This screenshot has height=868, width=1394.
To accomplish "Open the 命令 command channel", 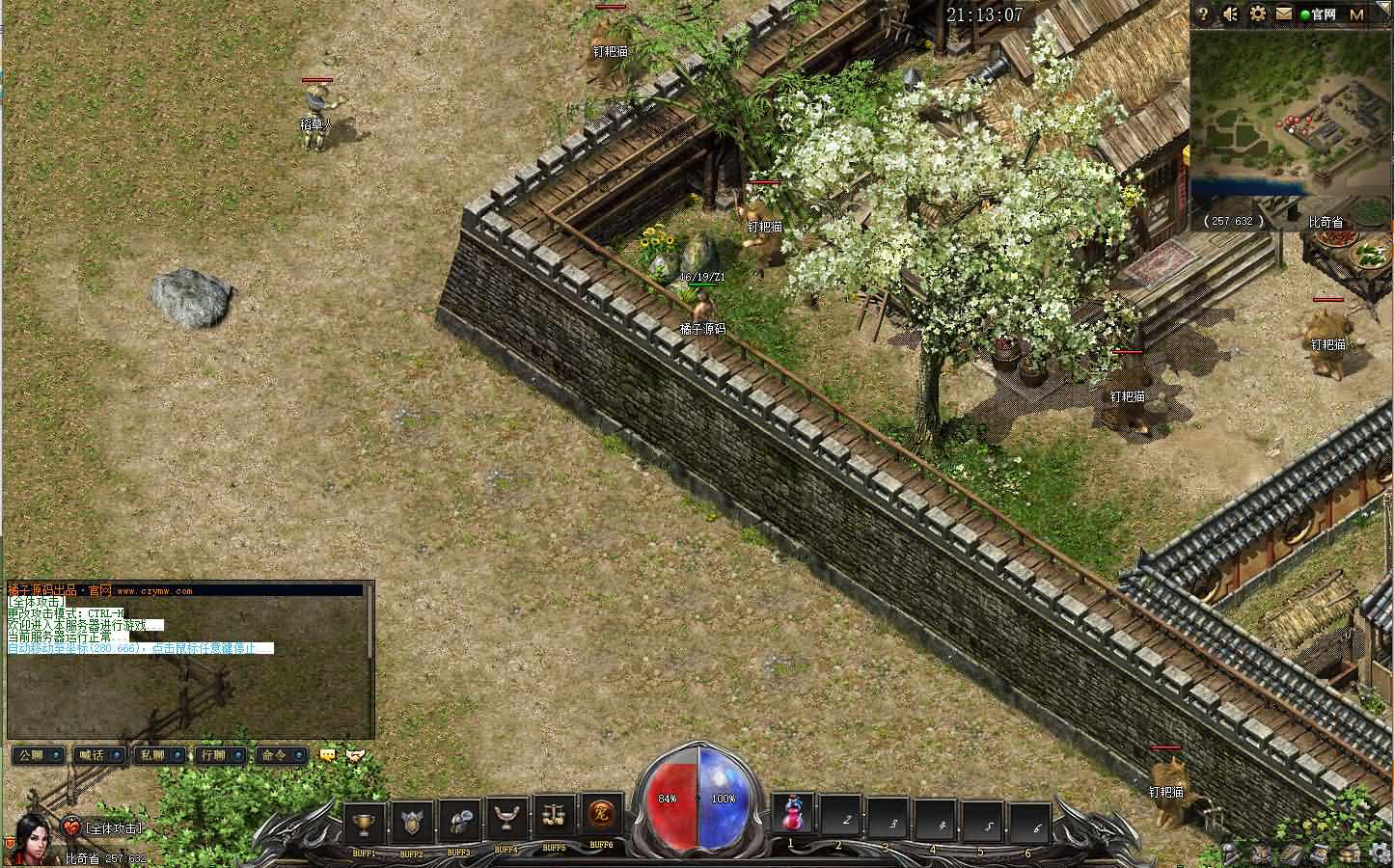I will tap(280, 755).
